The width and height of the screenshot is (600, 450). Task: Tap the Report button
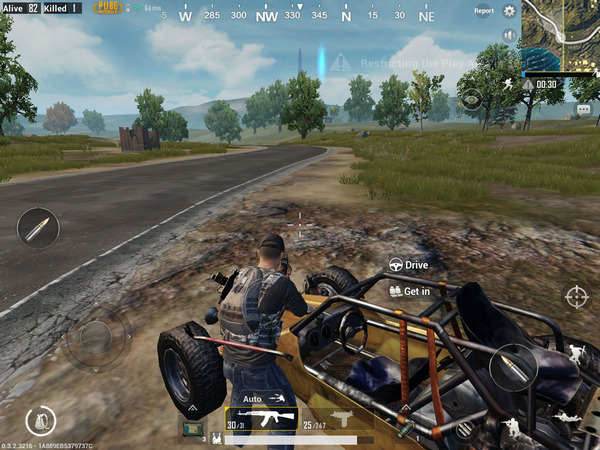[x=484, y=11]
